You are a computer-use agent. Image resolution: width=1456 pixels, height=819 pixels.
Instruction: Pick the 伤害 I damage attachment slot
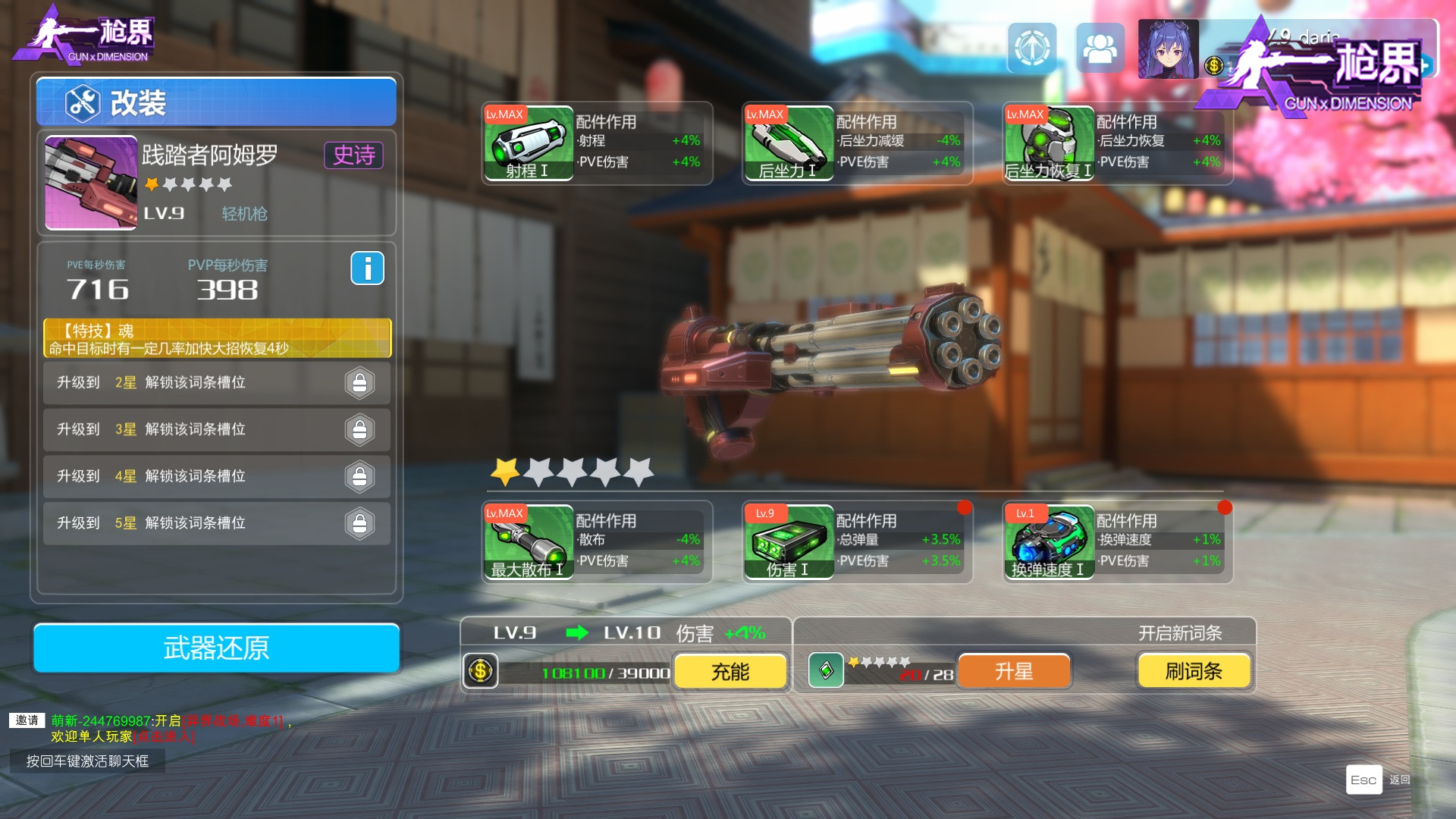click(x=789, y=542)
